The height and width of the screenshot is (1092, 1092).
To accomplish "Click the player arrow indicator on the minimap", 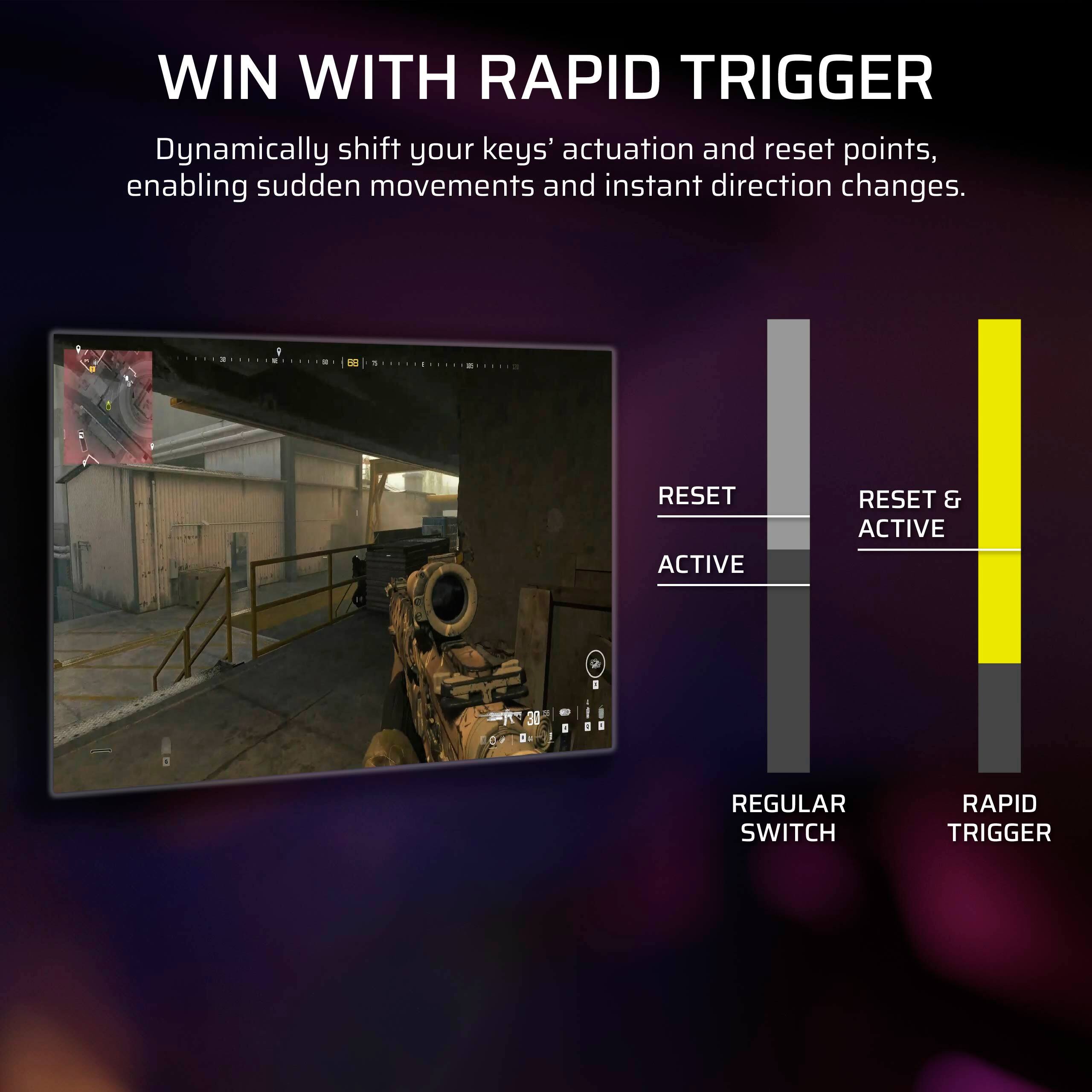I will click(x=108, y=406).
